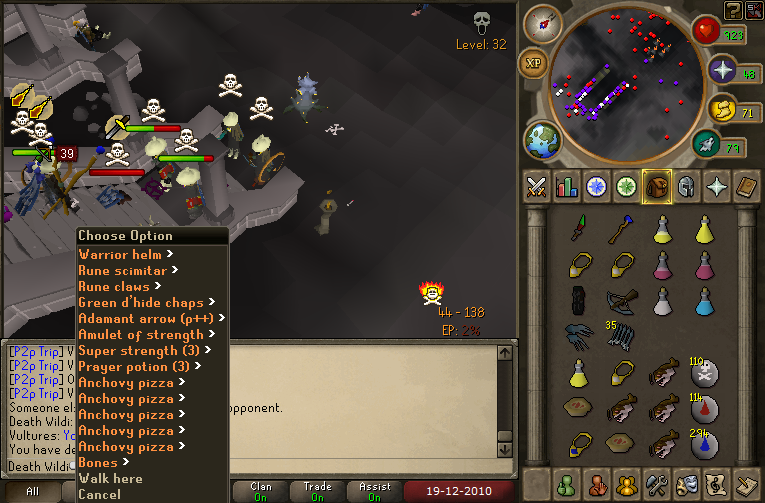Image resolution: width=765 pixels, height=503 pixels.
Task: Switch to the Combat Styles crossed-swords tab
Action: click(x=537, y=186)
